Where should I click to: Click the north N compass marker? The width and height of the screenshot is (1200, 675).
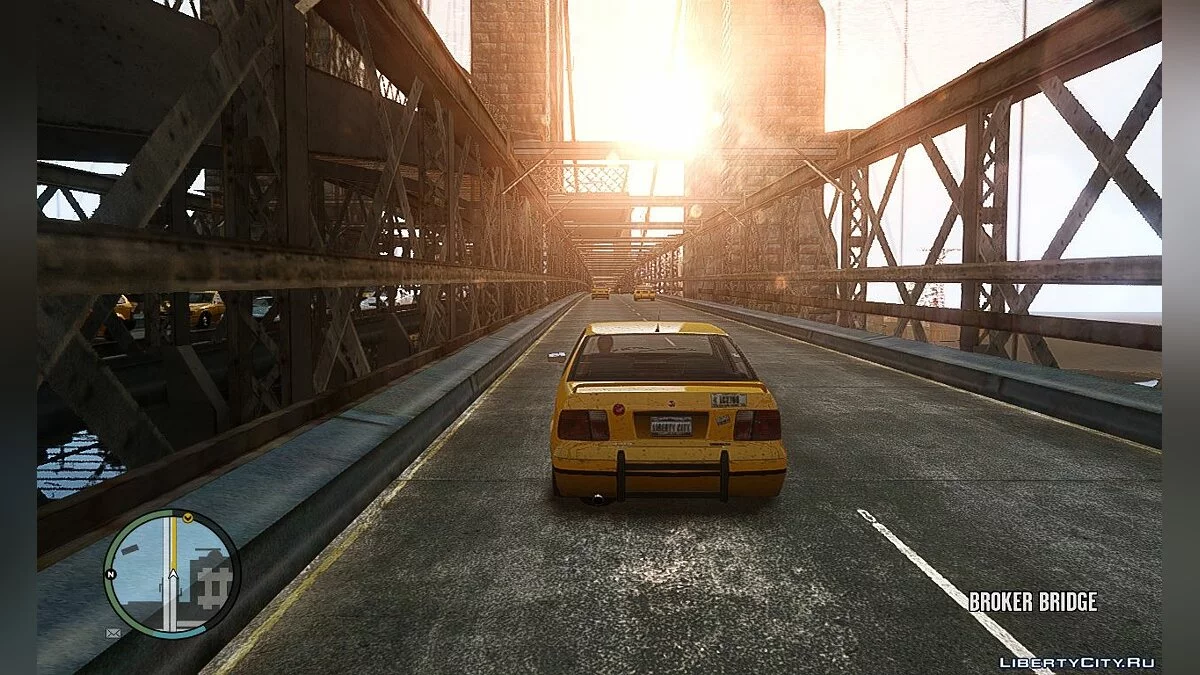[109, 573]
